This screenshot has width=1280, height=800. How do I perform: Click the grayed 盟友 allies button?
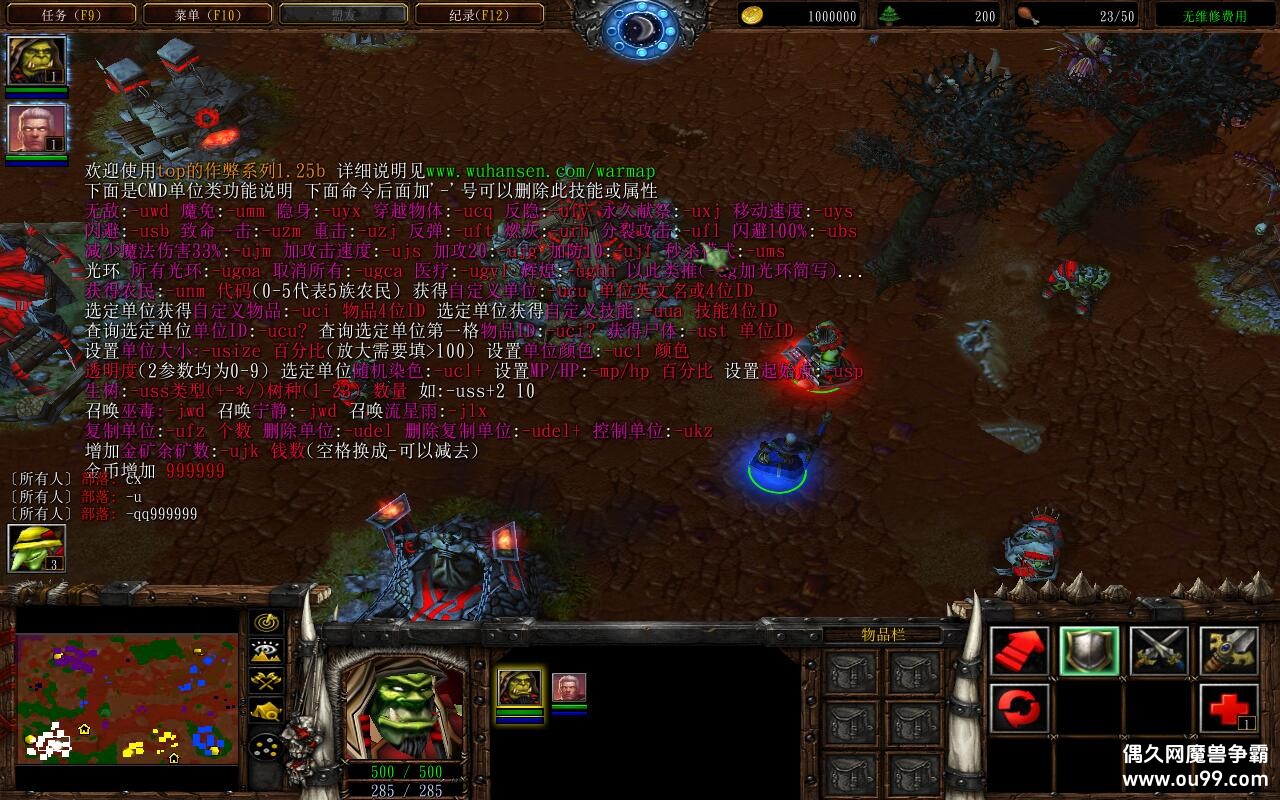pos(345,15)
